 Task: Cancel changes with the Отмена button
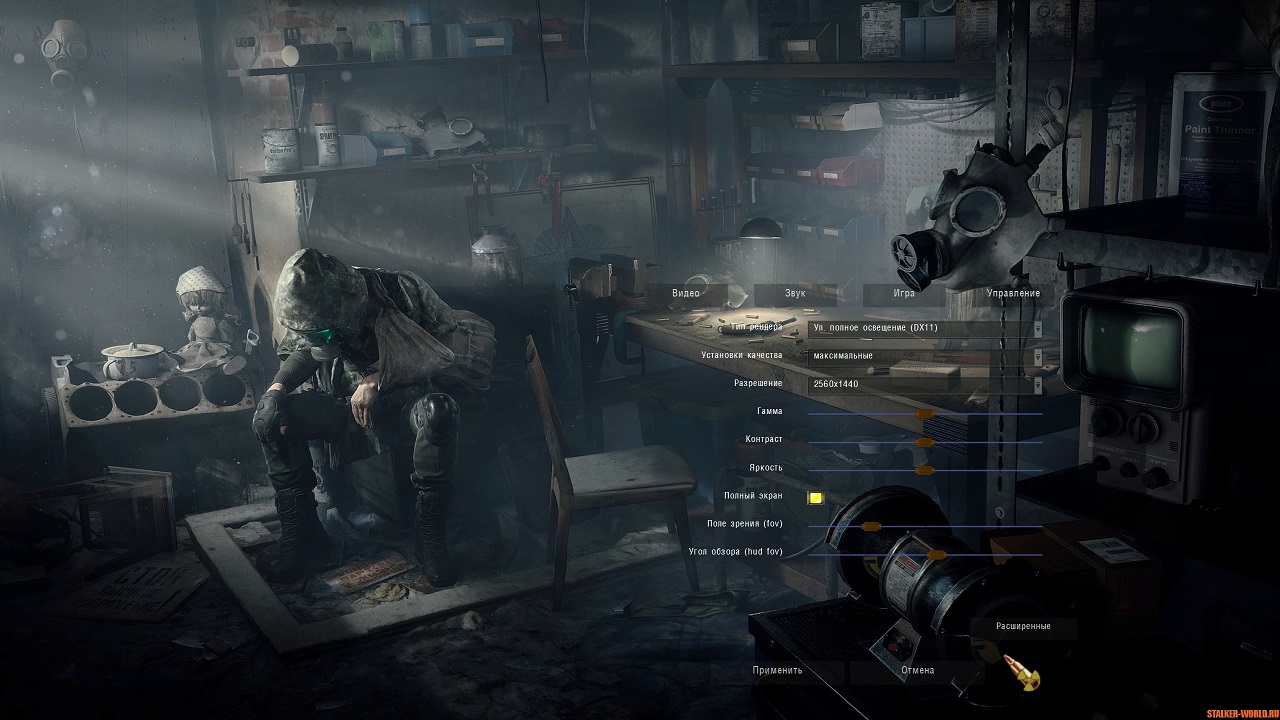pos(917,670)
